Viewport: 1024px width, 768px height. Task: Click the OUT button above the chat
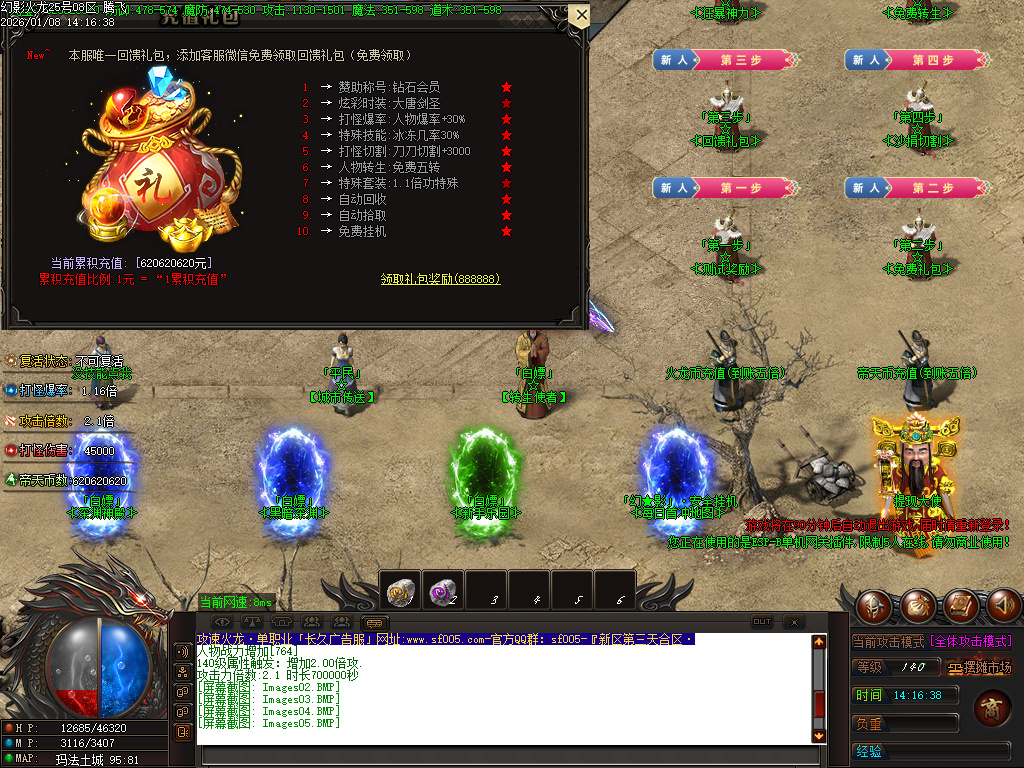coord(762,622)
